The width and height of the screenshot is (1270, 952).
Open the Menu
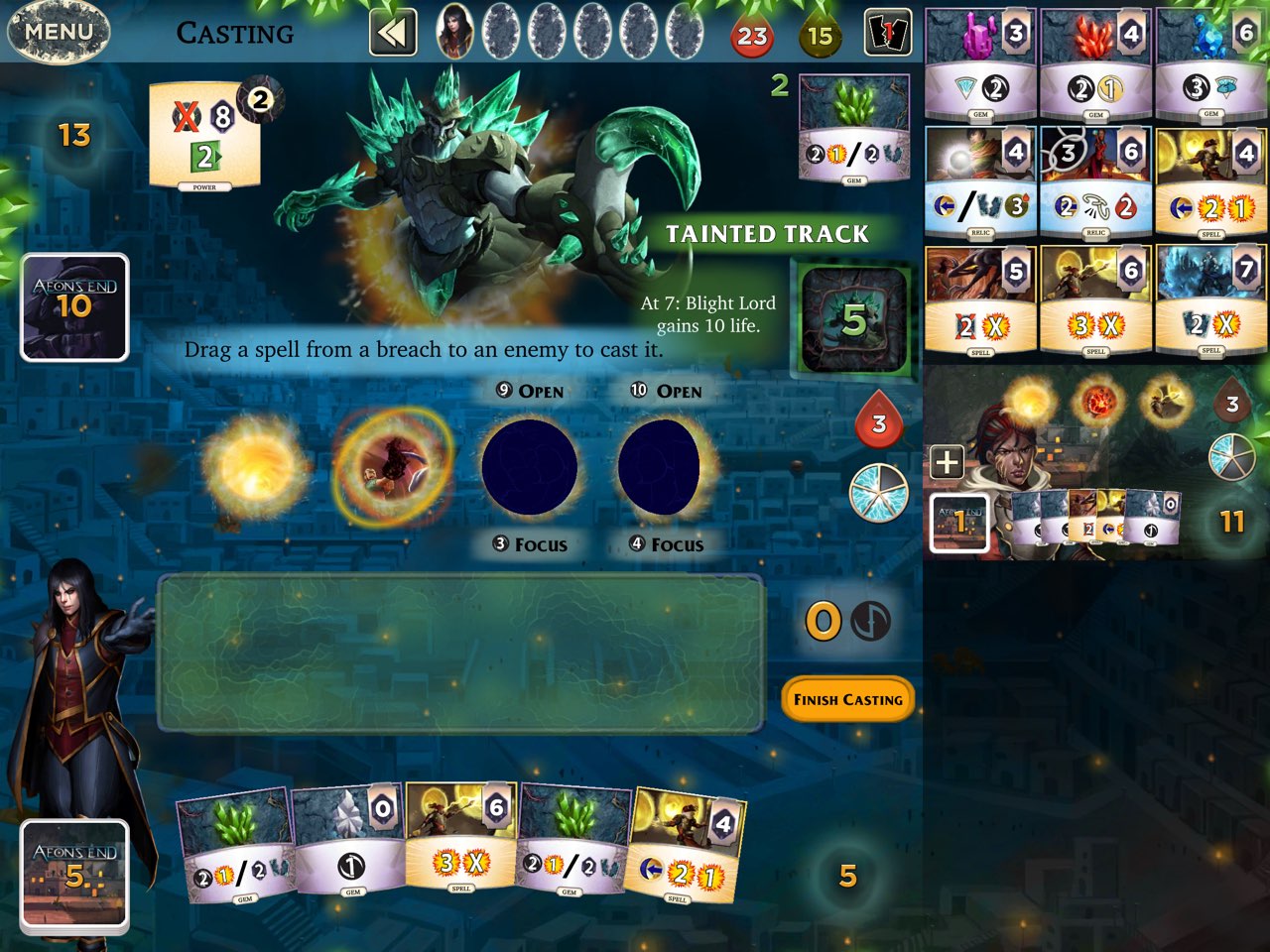pos(58,32)
